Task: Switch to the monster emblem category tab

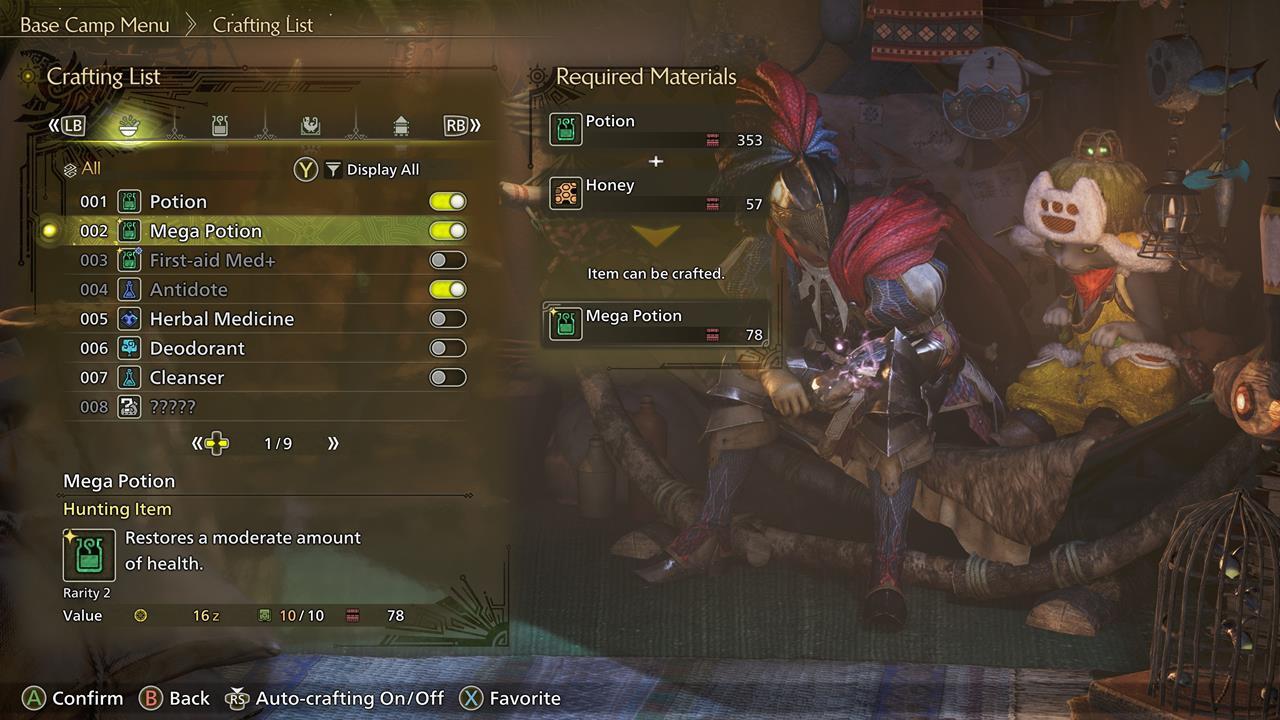Action: pos(310,126)
